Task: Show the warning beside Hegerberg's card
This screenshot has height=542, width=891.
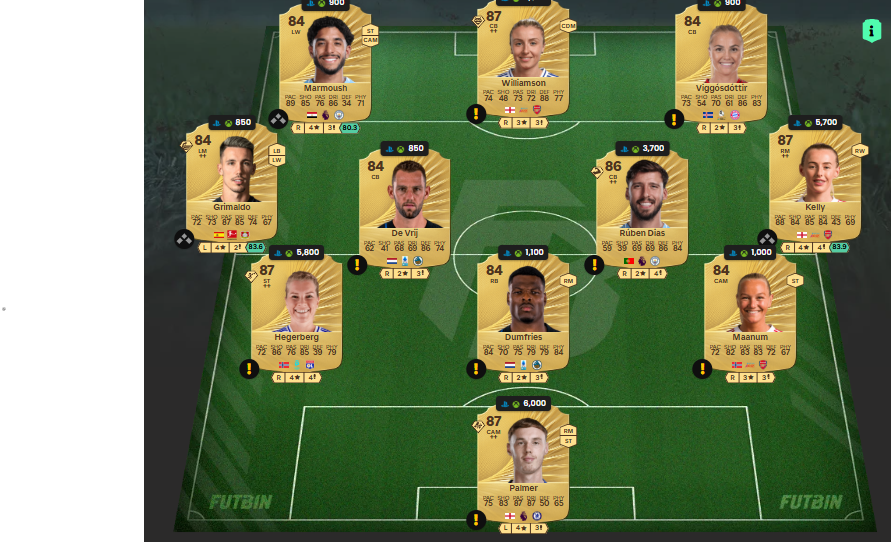Action: click(x=249, y=369)
